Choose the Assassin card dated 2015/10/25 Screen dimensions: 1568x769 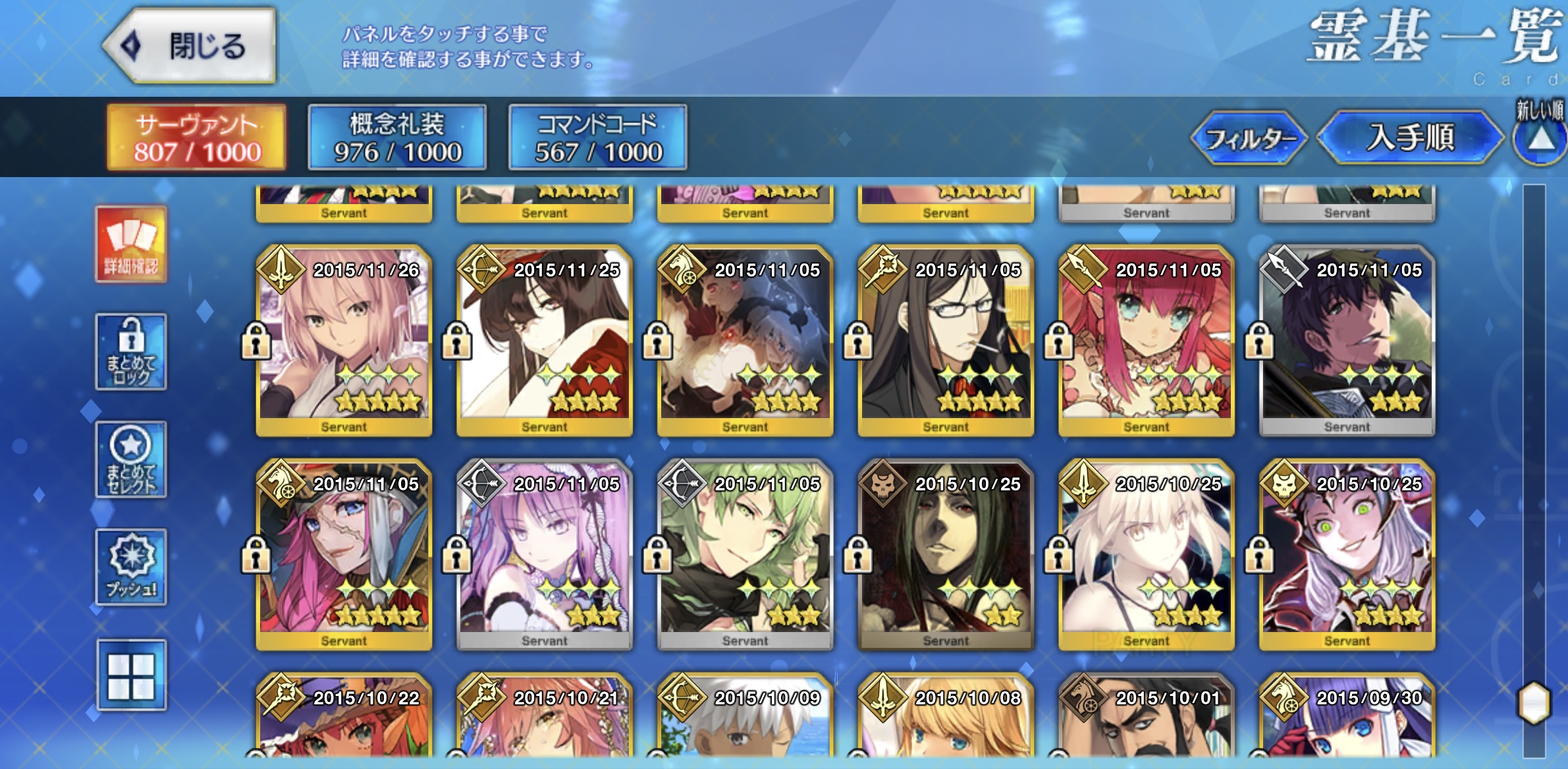(x=946, y=554)
